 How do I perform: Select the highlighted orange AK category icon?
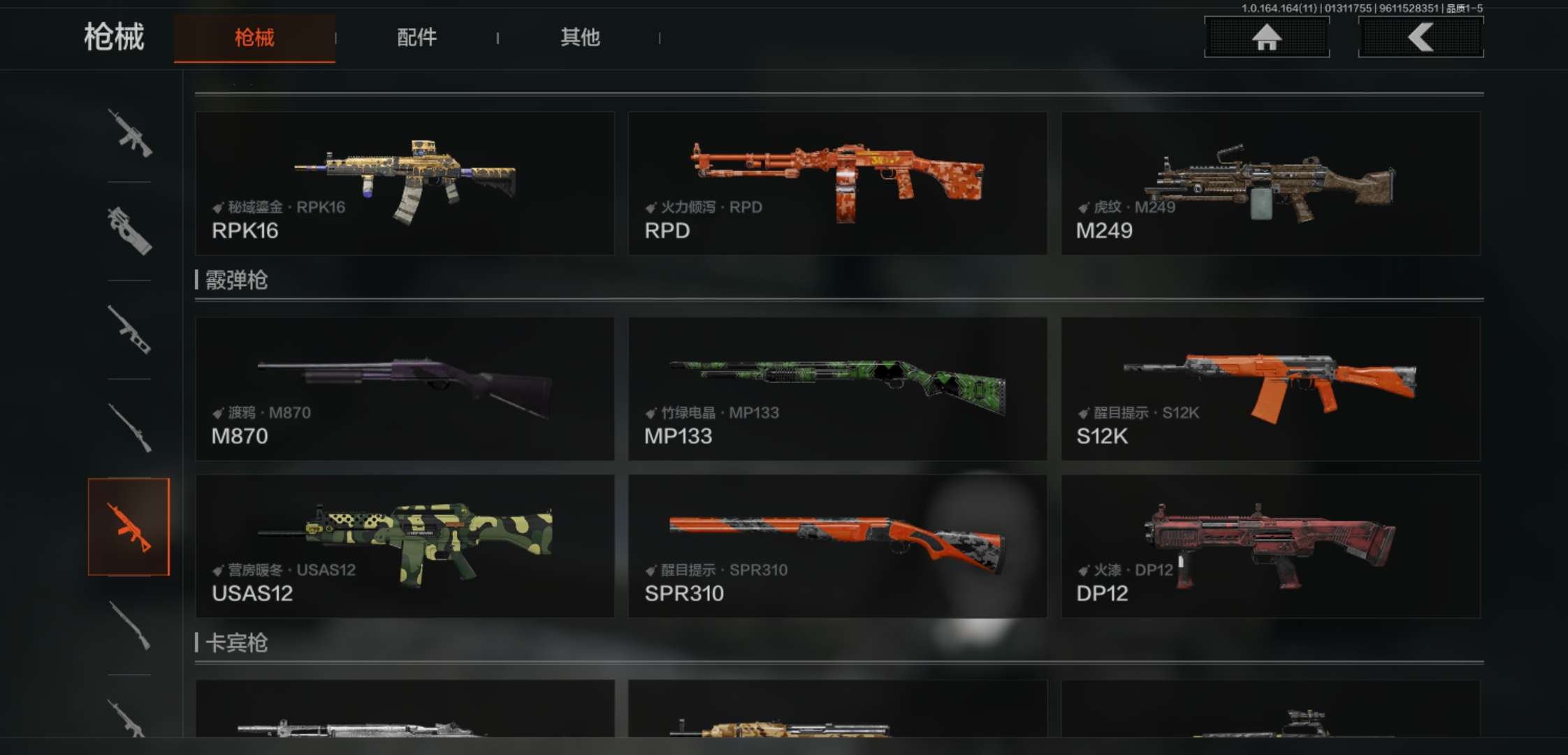[129, 527]
